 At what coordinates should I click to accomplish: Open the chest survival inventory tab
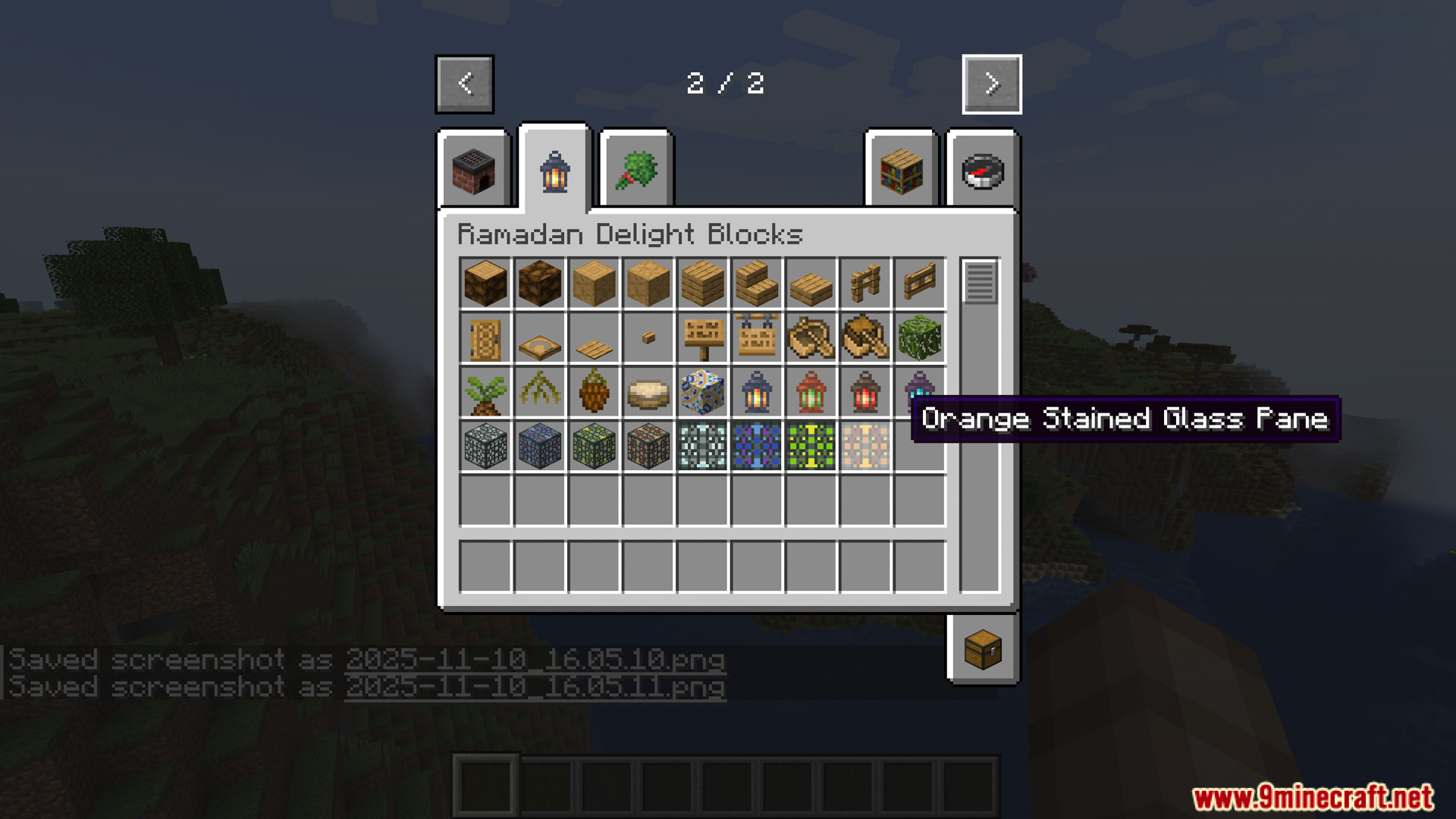pos(983,649)
